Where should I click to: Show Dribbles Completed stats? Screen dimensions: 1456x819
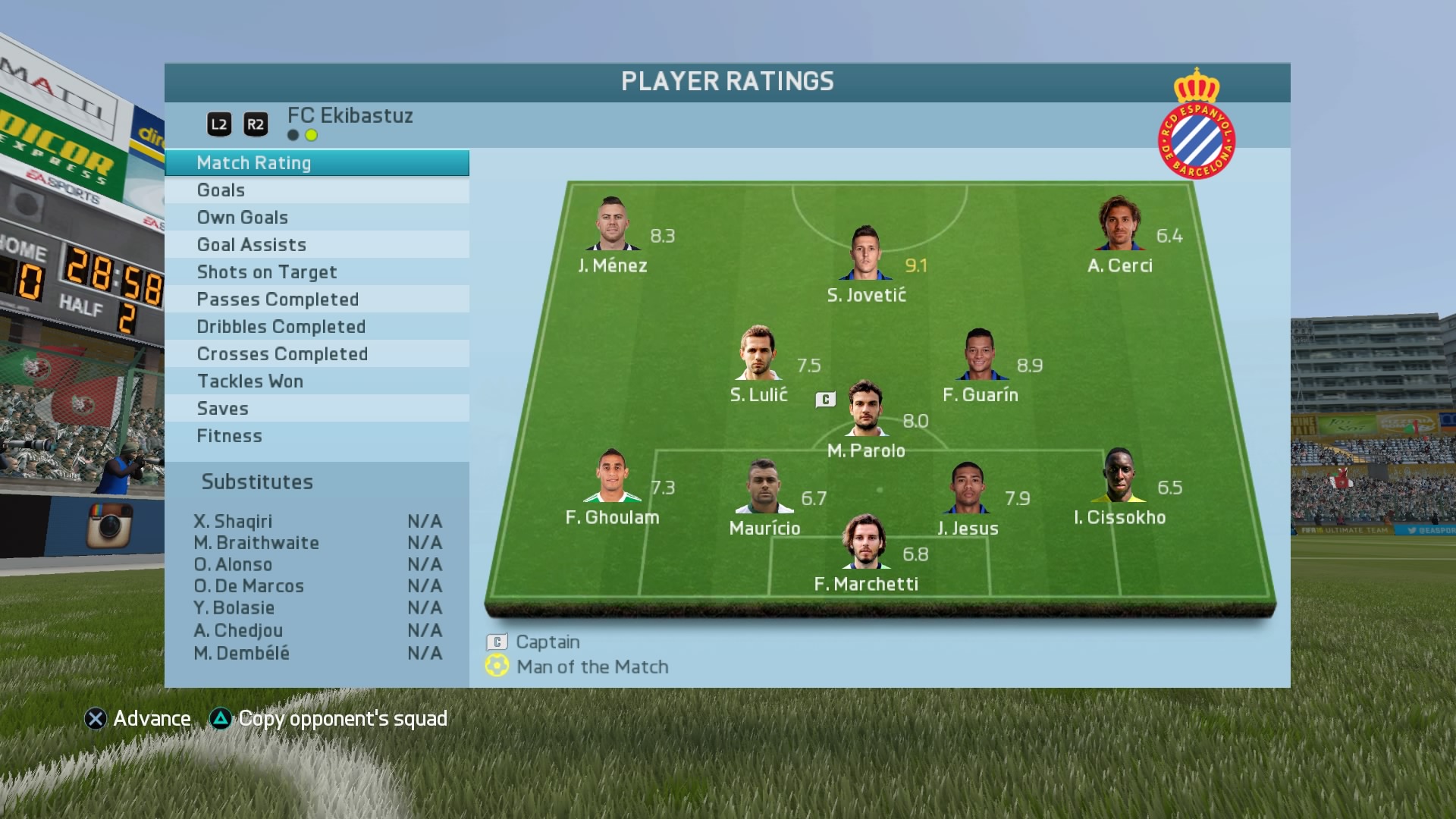pyautogui.click(x=316, y=327)
